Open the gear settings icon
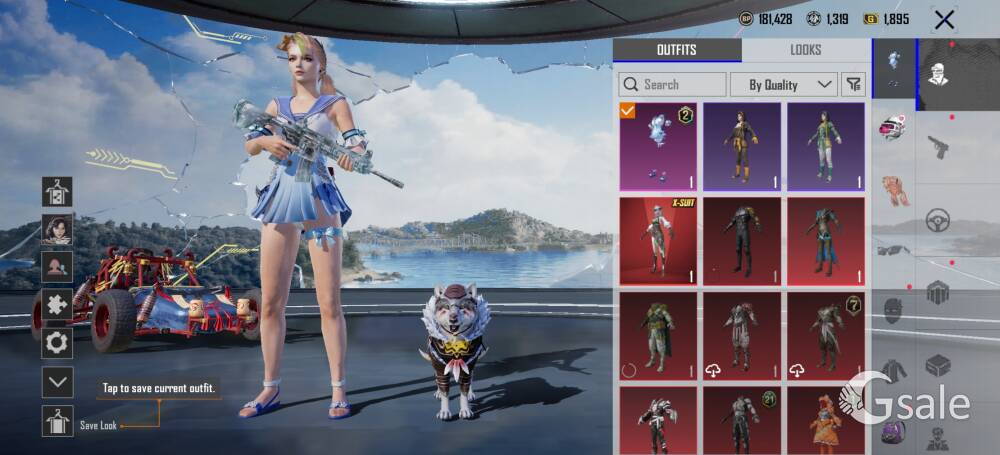The height and width of the screenshot is (455, 1000). click(57, 343)
